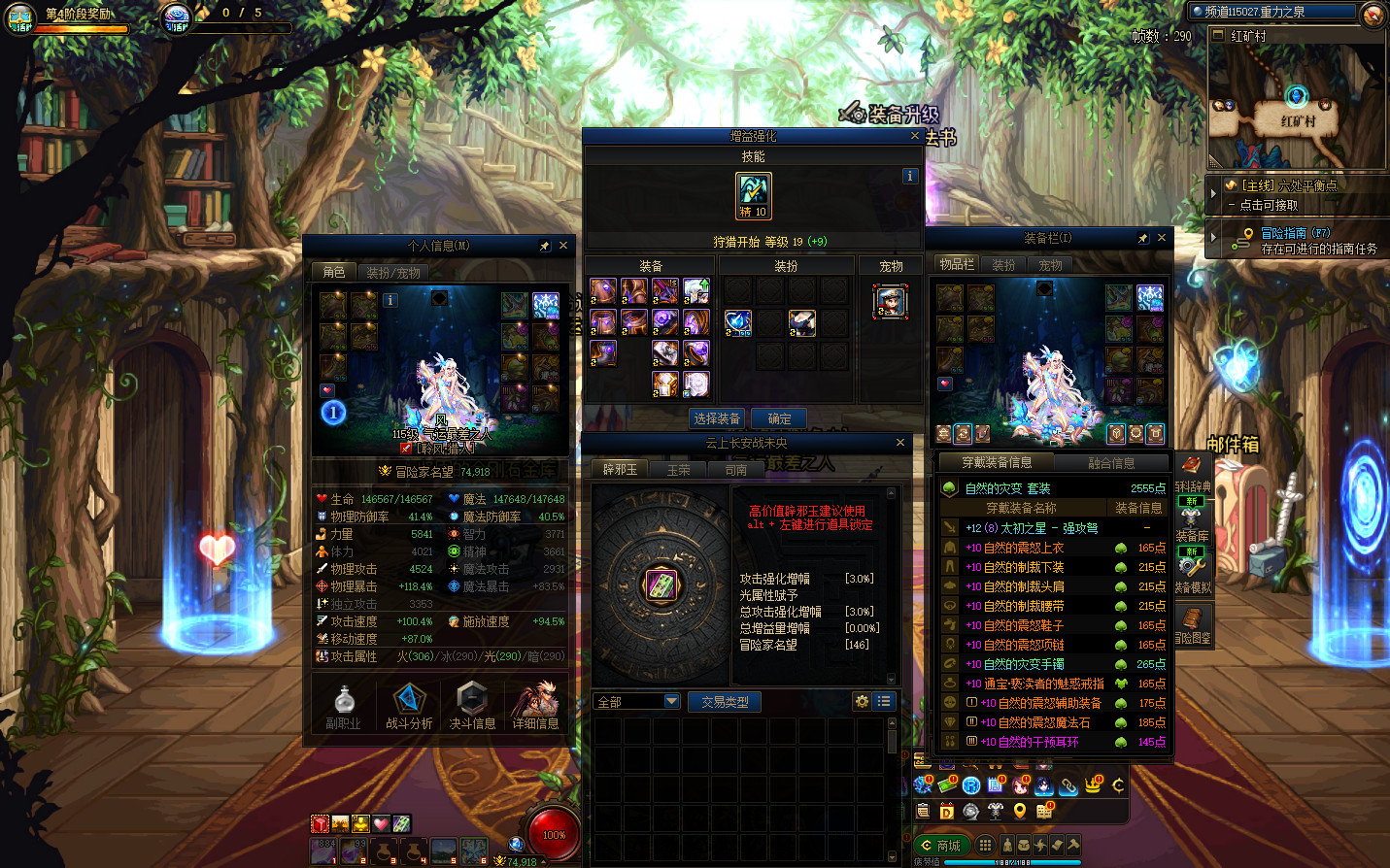Switch to the 司南 tab
This screenshot has width=1390, height=868.
point(735,470)
